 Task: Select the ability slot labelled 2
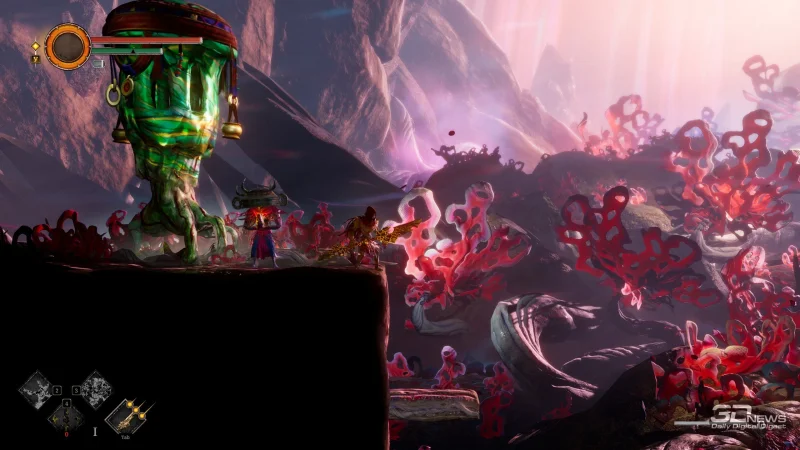38,388
